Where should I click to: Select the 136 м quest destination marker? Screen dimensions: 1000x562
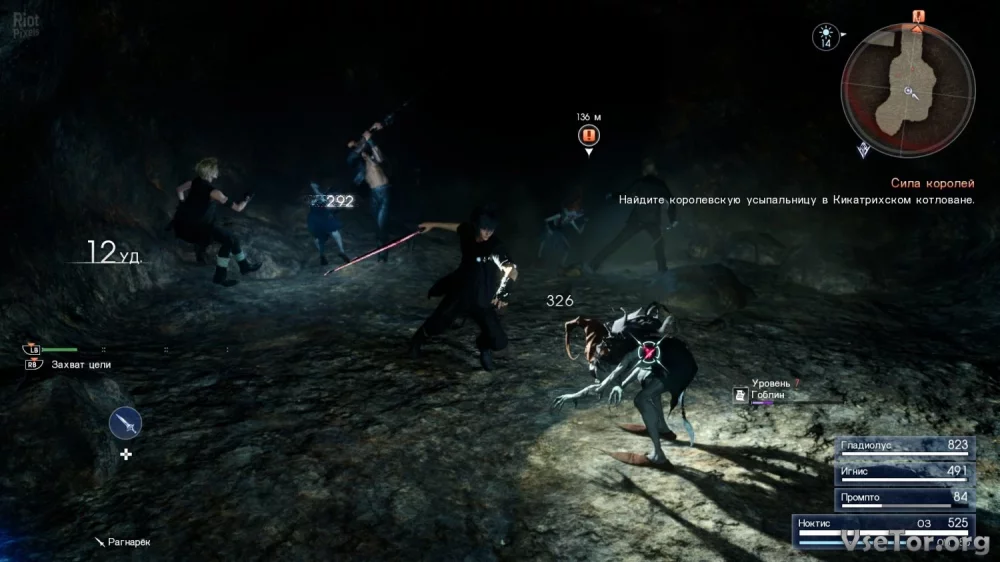(x=589, y=136)
